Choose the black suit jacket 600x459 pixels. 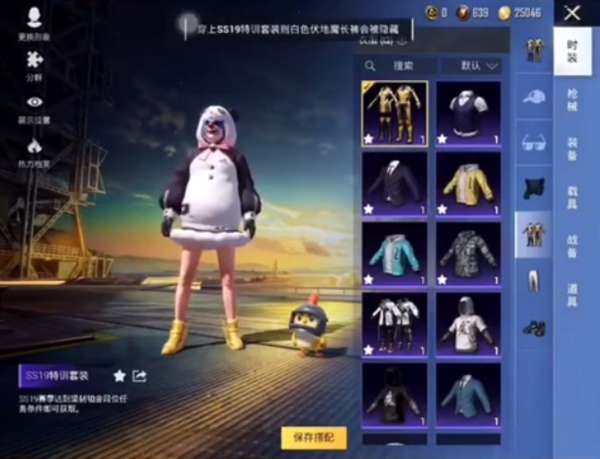coord(394,184)
